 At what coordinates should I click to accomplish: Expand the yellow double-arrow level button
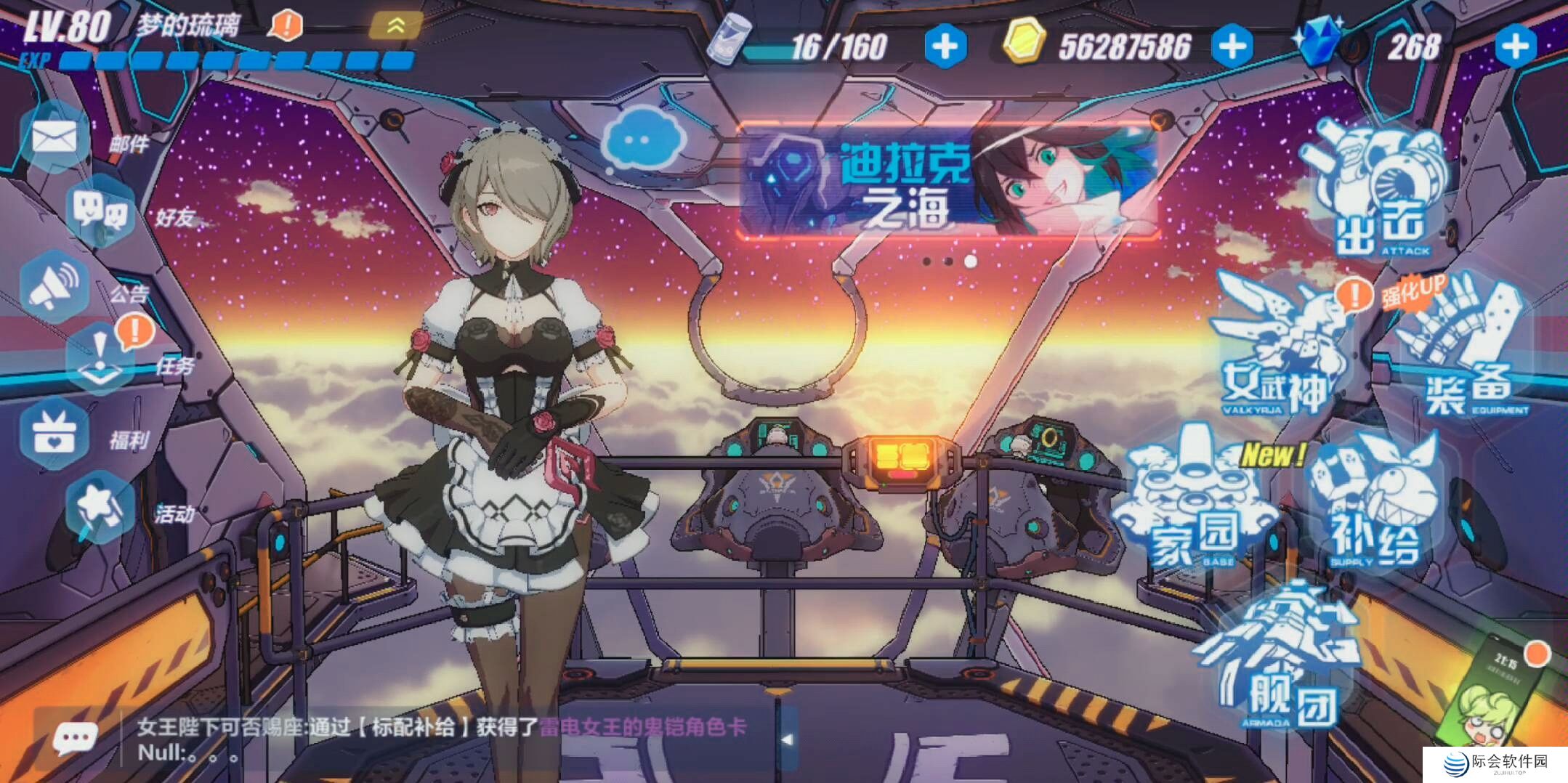396,26
